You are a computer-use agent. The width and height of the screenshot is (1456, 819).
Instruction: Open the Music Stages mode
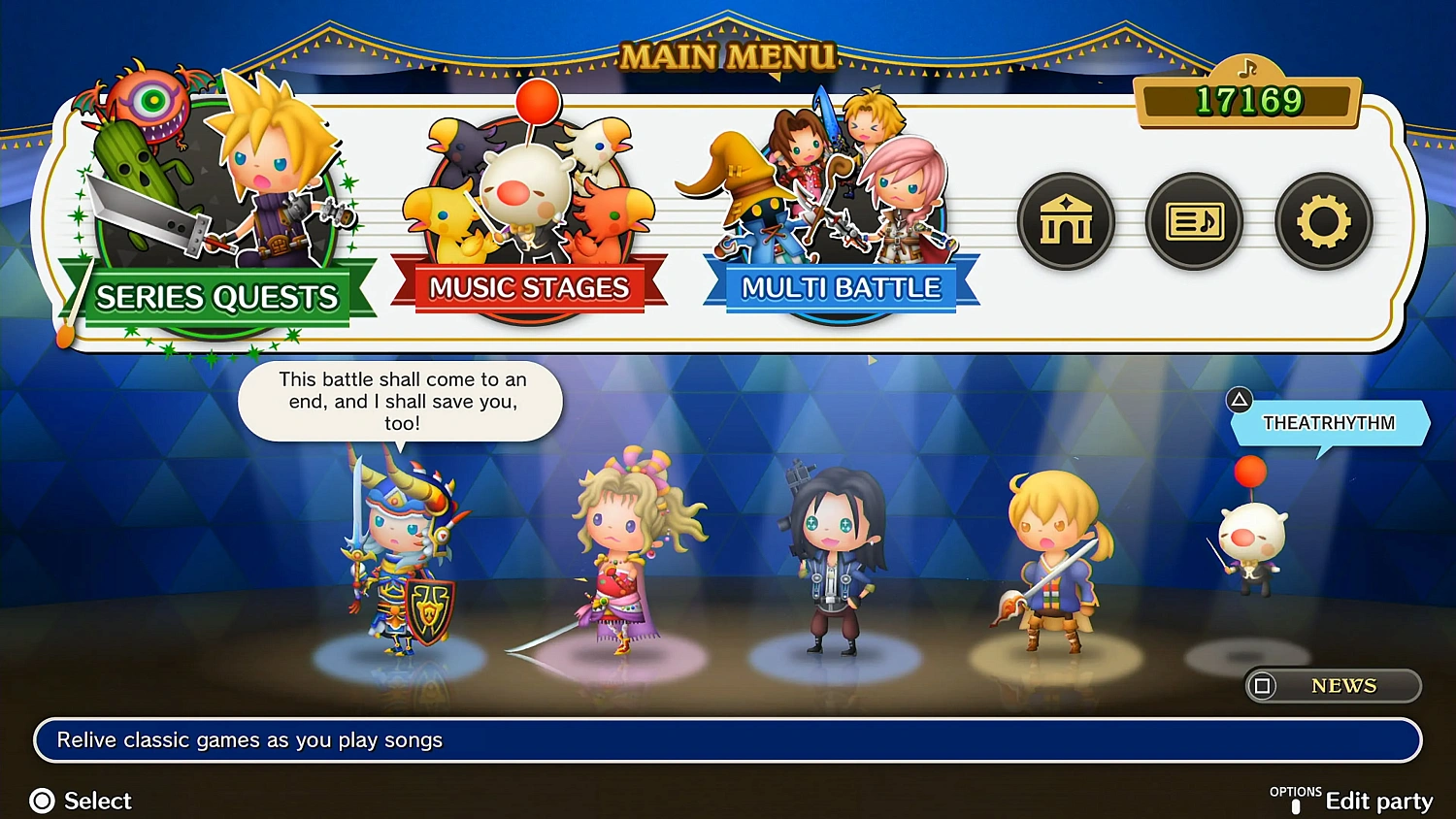tap(530, 287)
